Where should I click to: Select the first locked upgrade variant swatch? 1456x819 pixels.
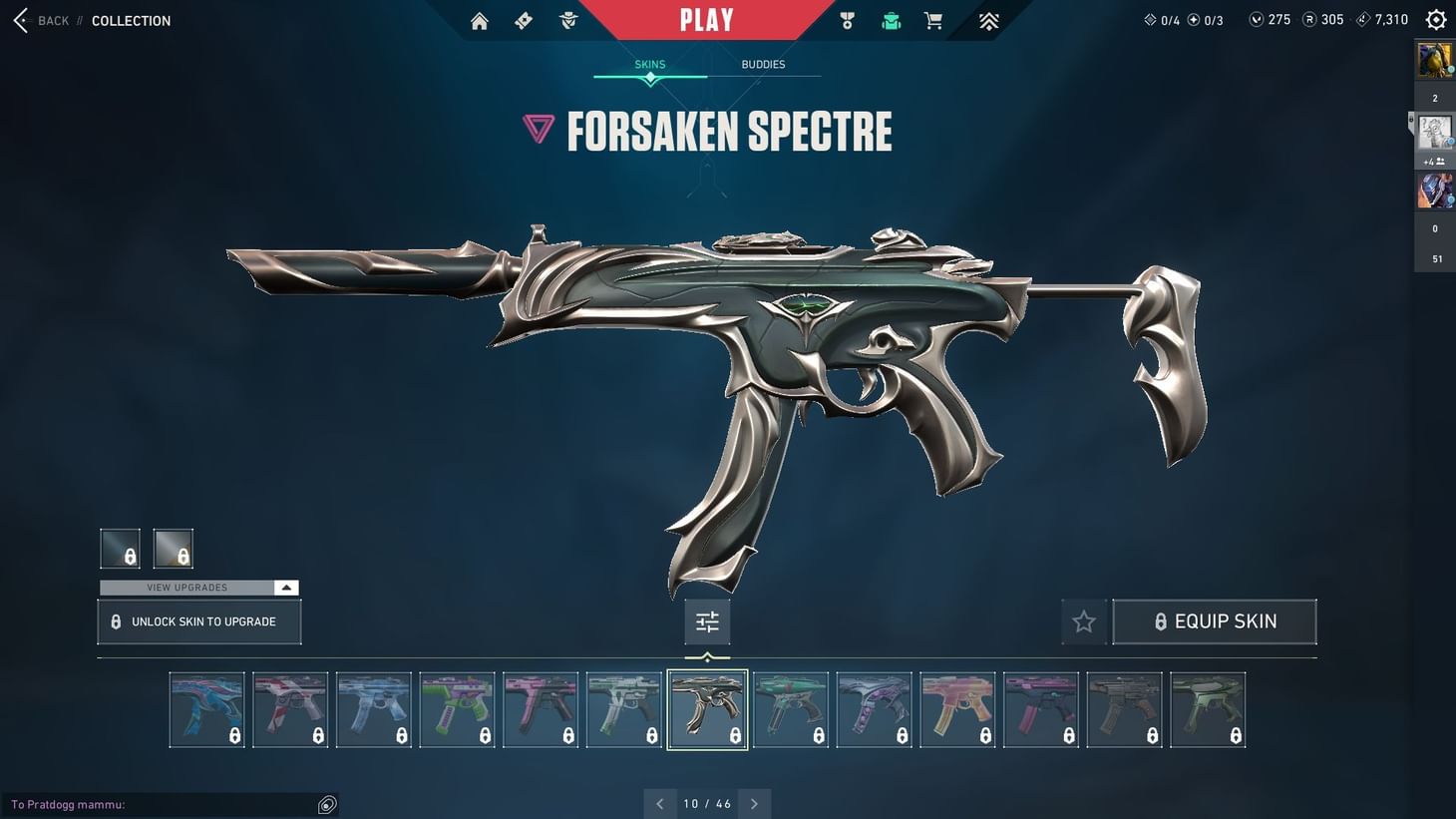[x=121, y=548]
